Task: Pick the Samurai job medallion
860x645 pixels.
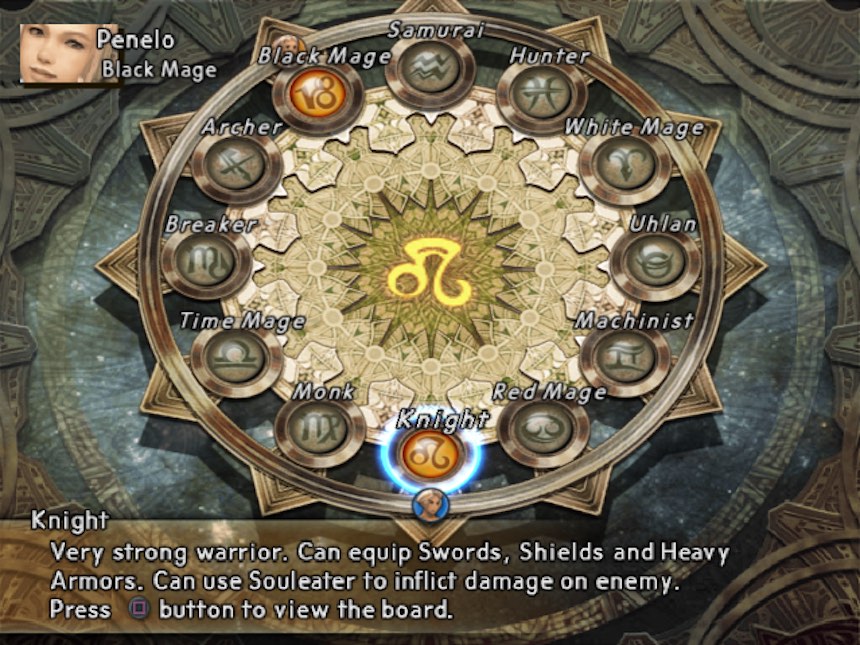Action: [x=430, y=68]
